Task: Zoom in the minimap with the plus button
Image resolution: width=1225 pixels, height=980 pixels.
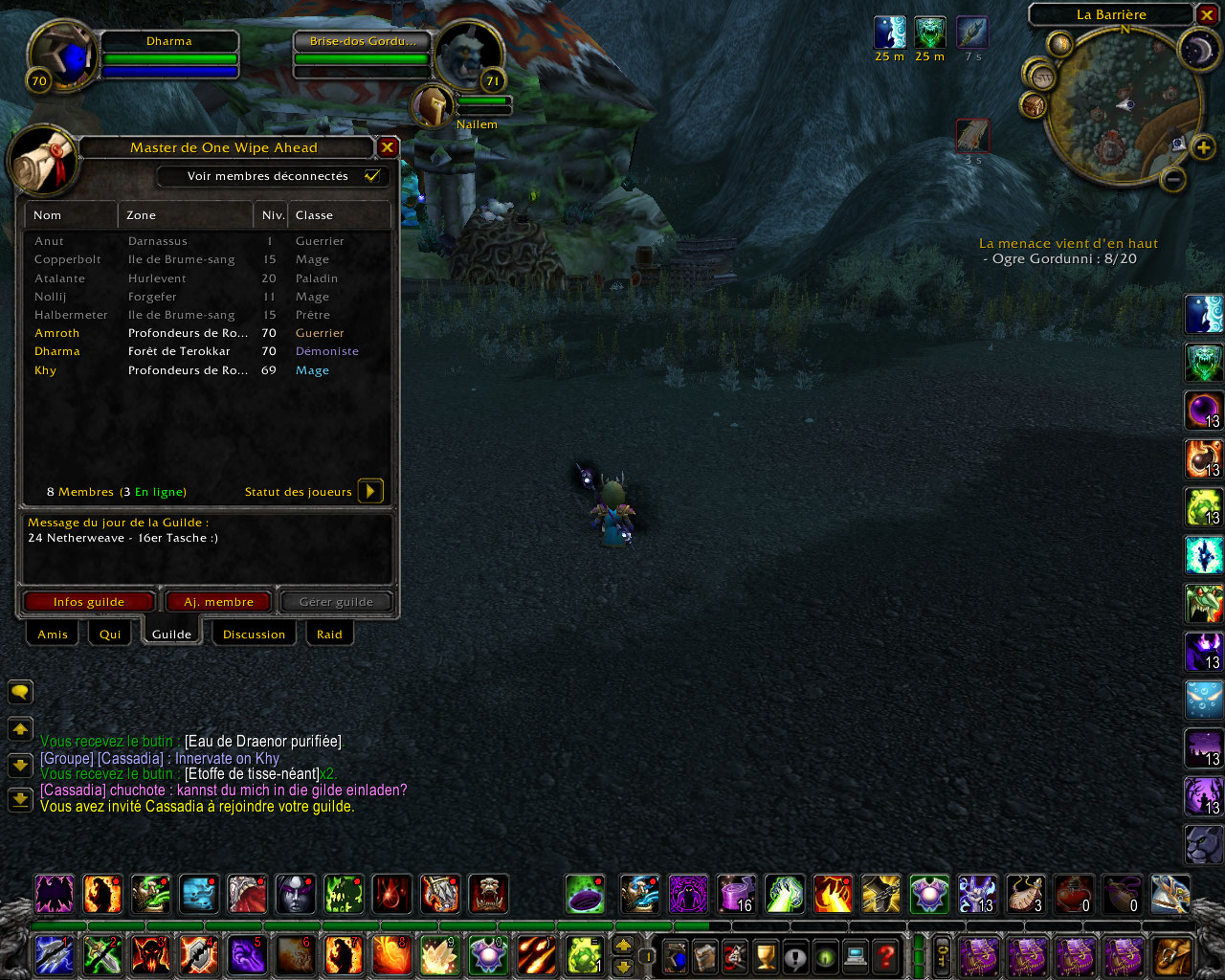Action: [1203, 147]
